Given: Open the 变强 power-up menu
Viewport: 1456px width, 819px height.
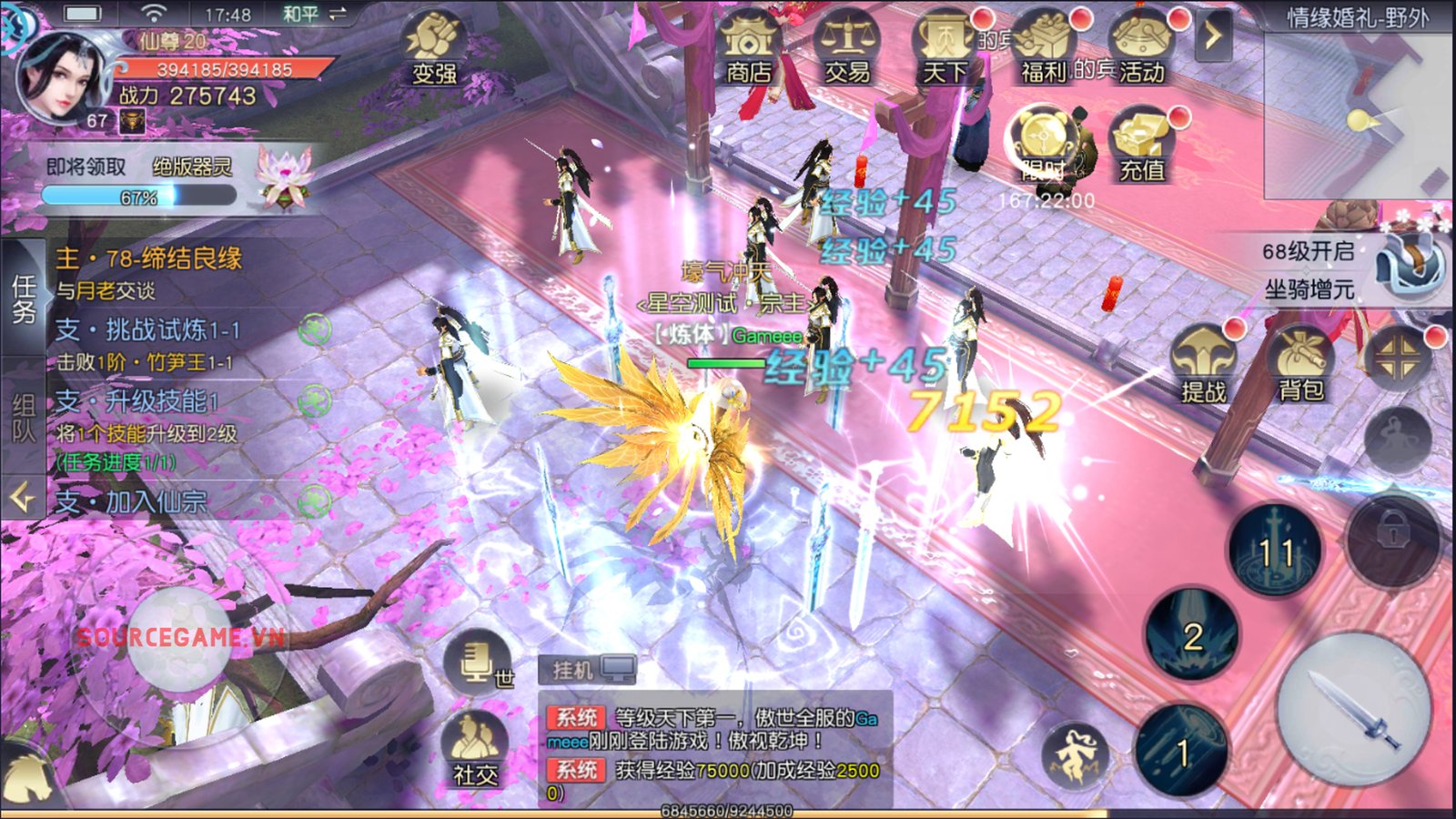Looking at the screenshot, I should click(x=434, y=50).
